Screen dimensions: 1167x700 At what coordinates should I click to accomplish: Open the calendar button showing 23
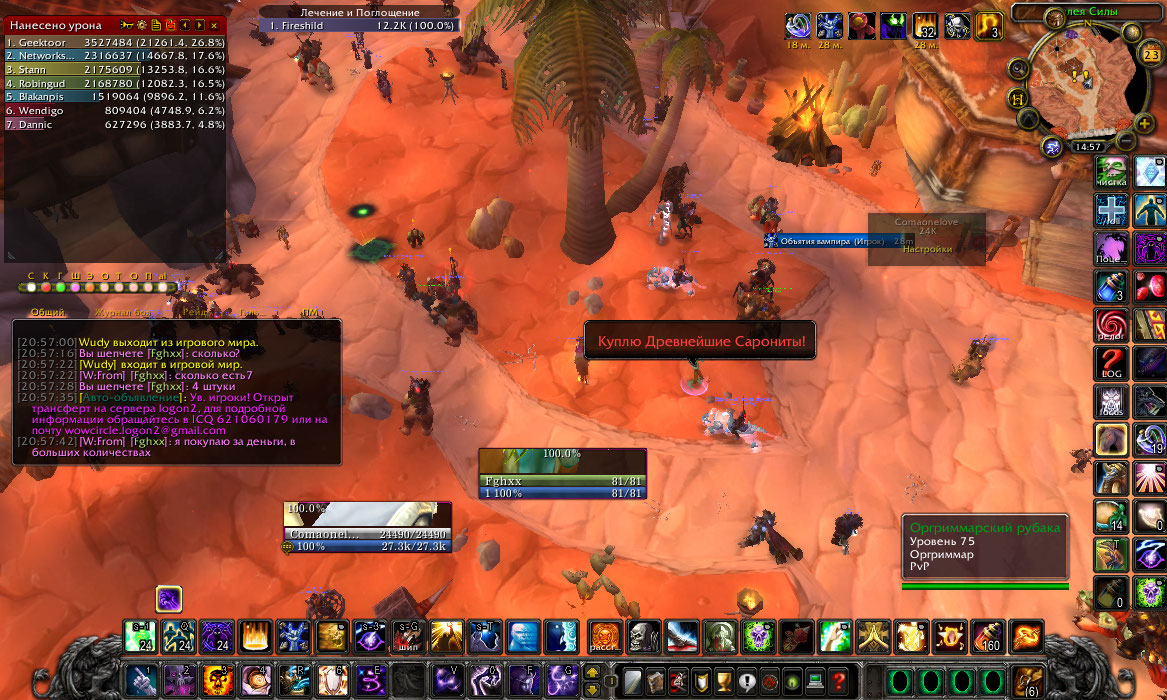1151,55
